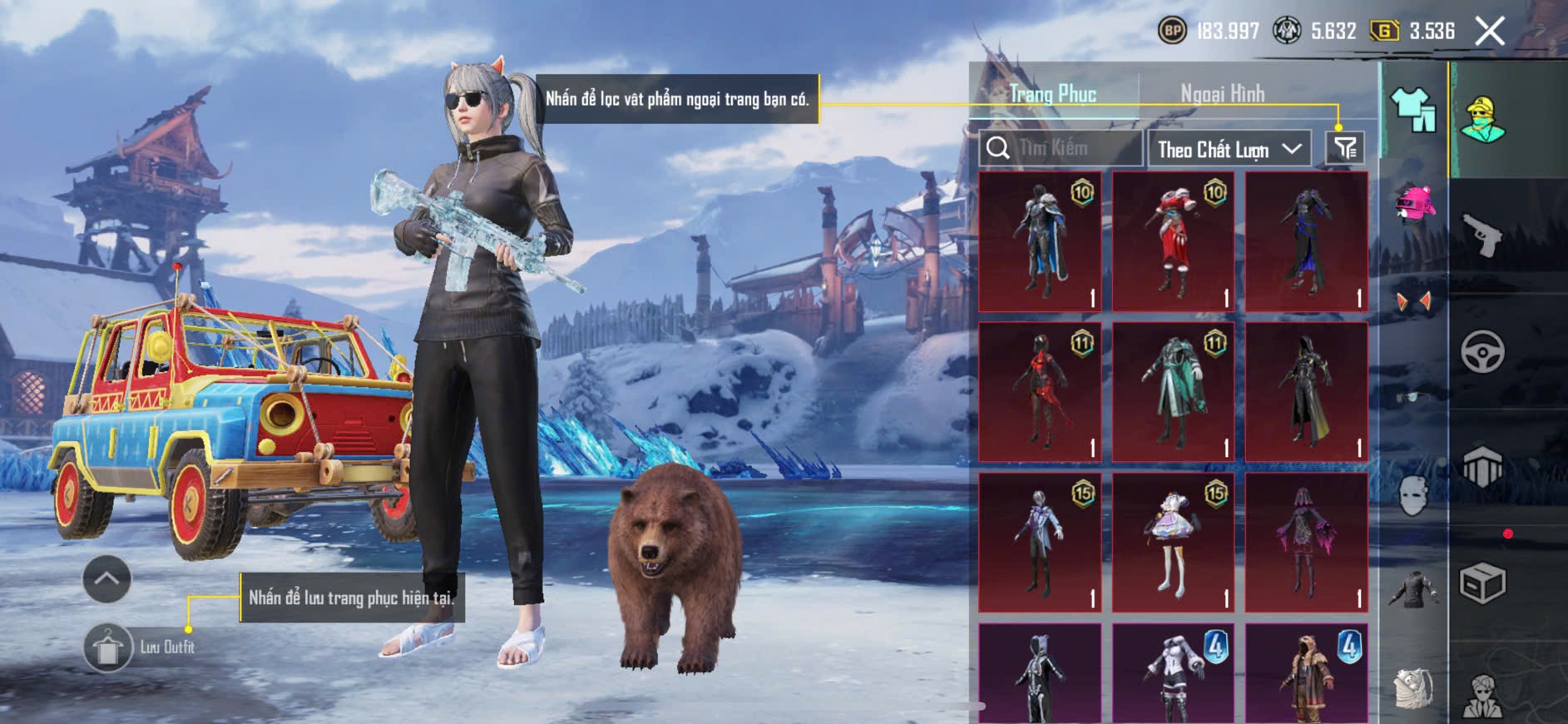Open the white face mask category
The width and height of the screenshot is (1568, 724).
click(1413, 496)
